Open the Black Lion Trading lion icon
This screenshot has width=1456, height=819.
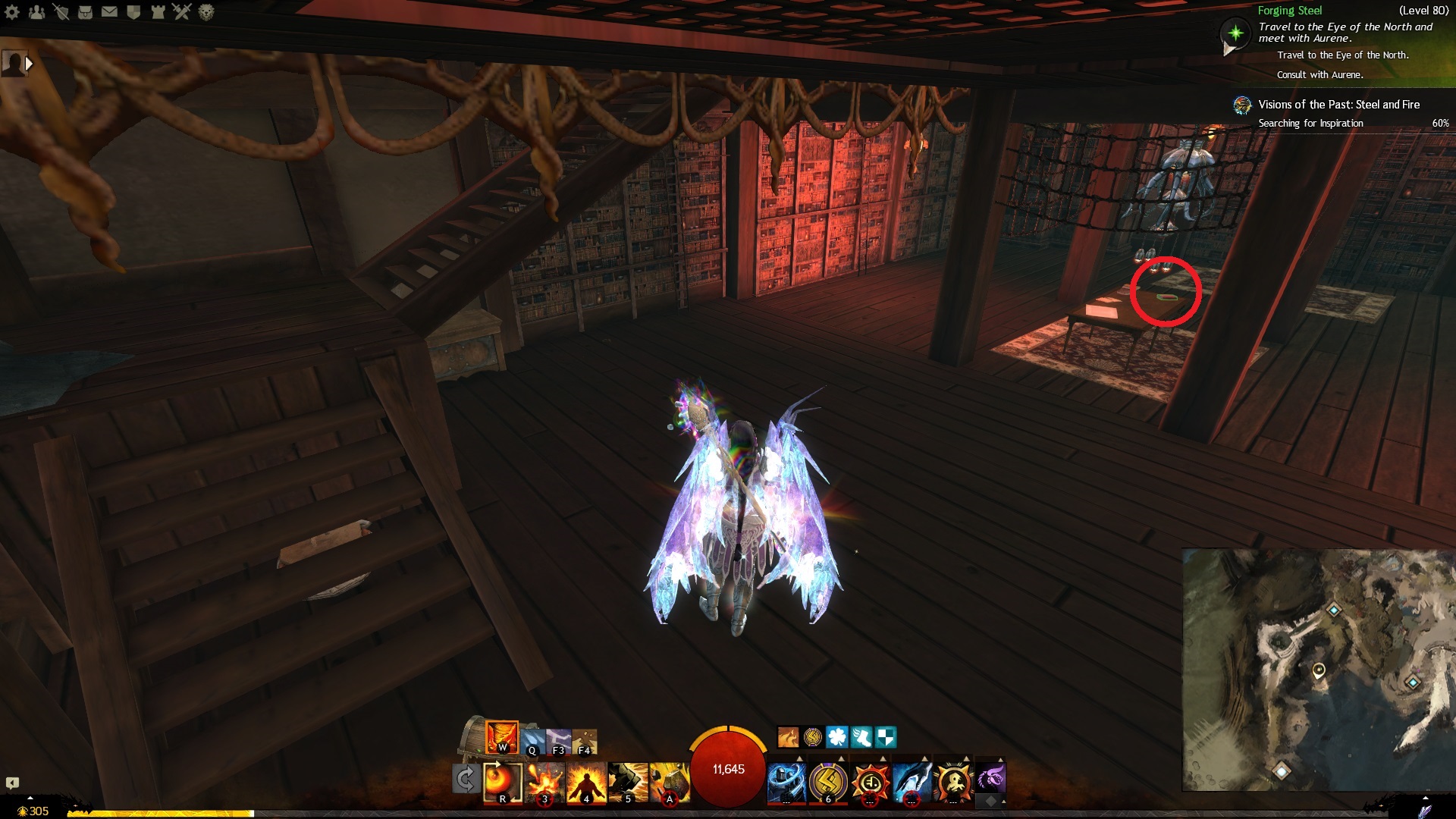[x=206, y=11]
